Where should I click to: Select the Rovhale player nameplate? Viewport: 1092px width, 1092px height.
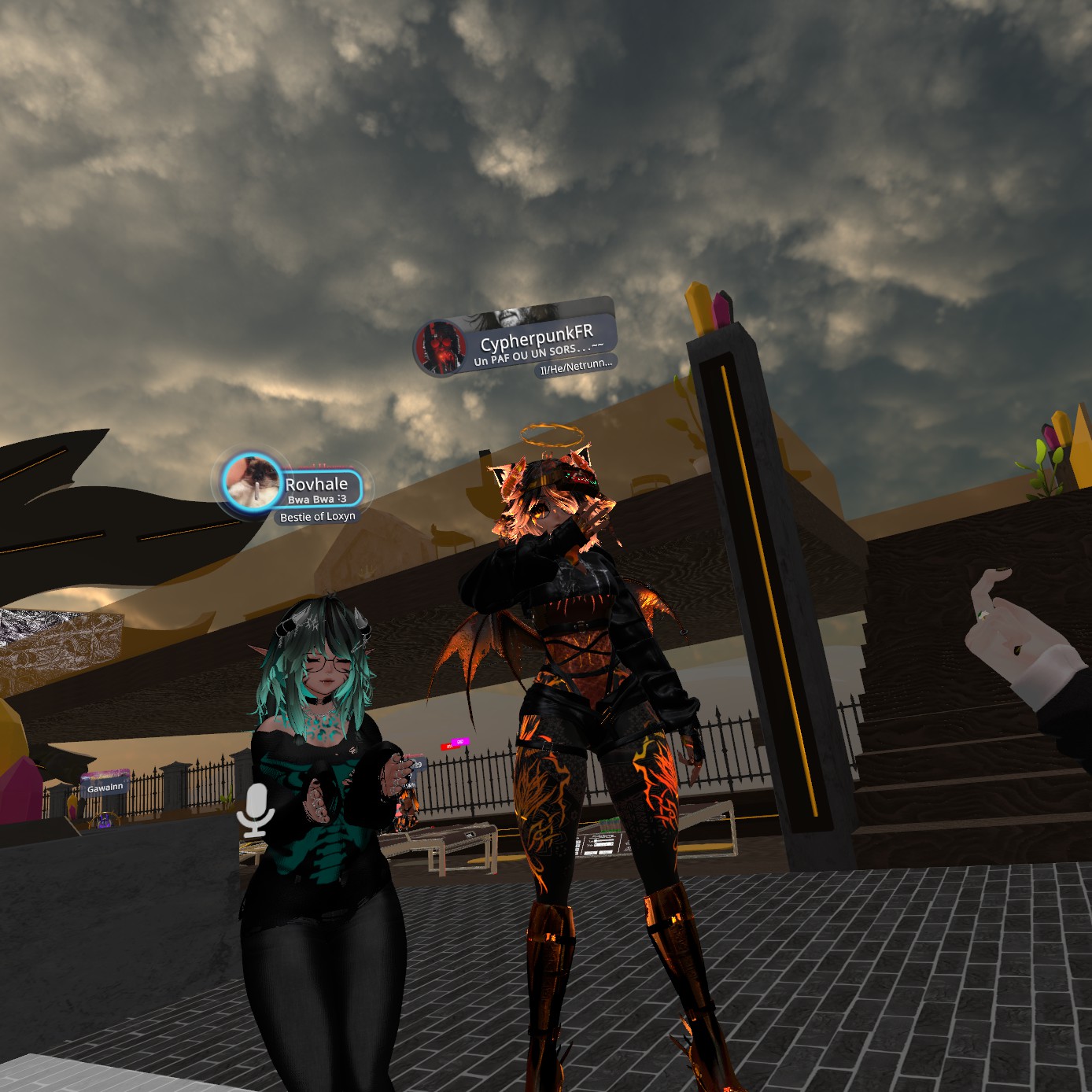[x=316, y=489]
